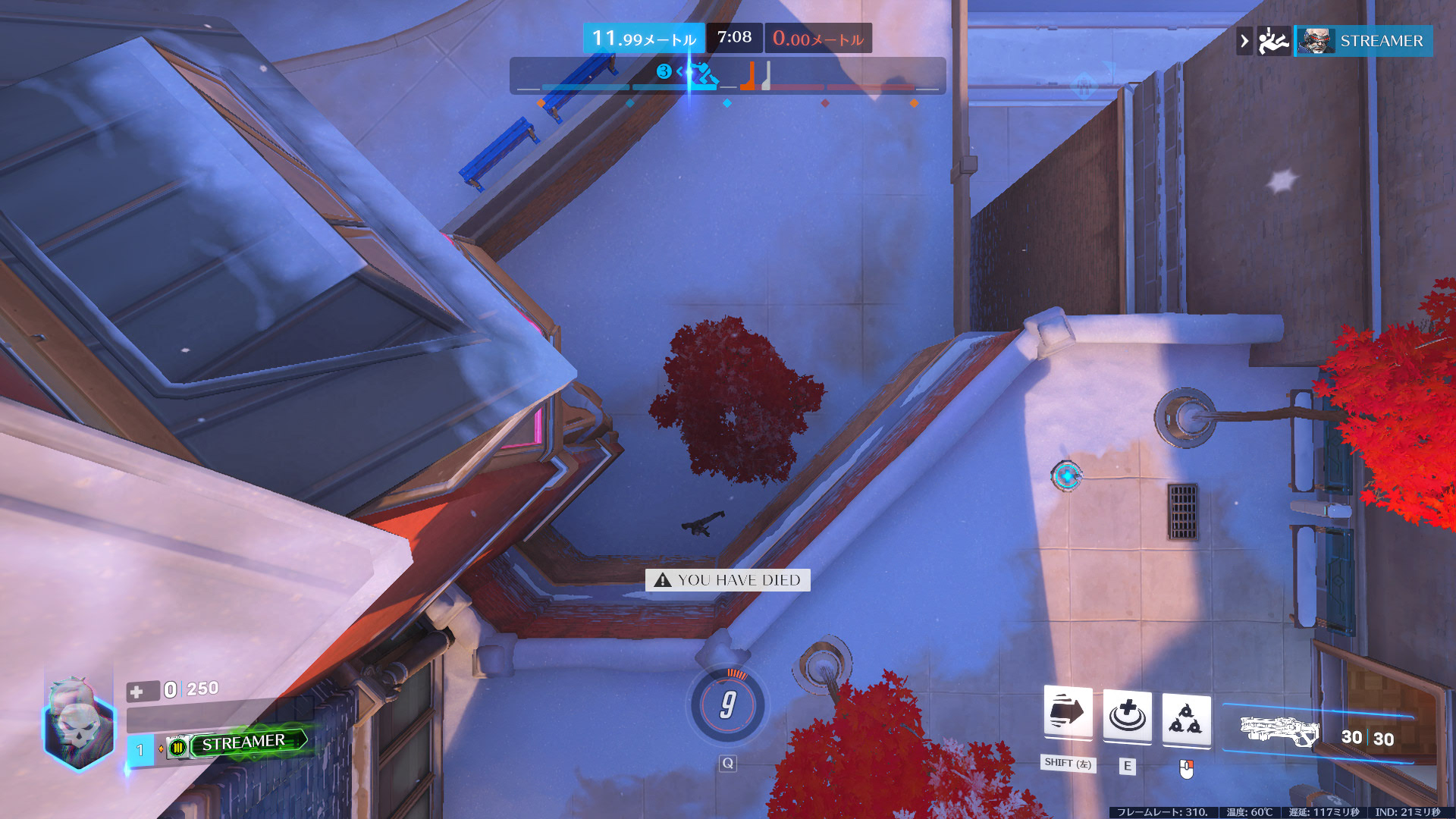Click the environmental death icon in kill feed
Screen dimensions: 1456x819
point(1273,41)
